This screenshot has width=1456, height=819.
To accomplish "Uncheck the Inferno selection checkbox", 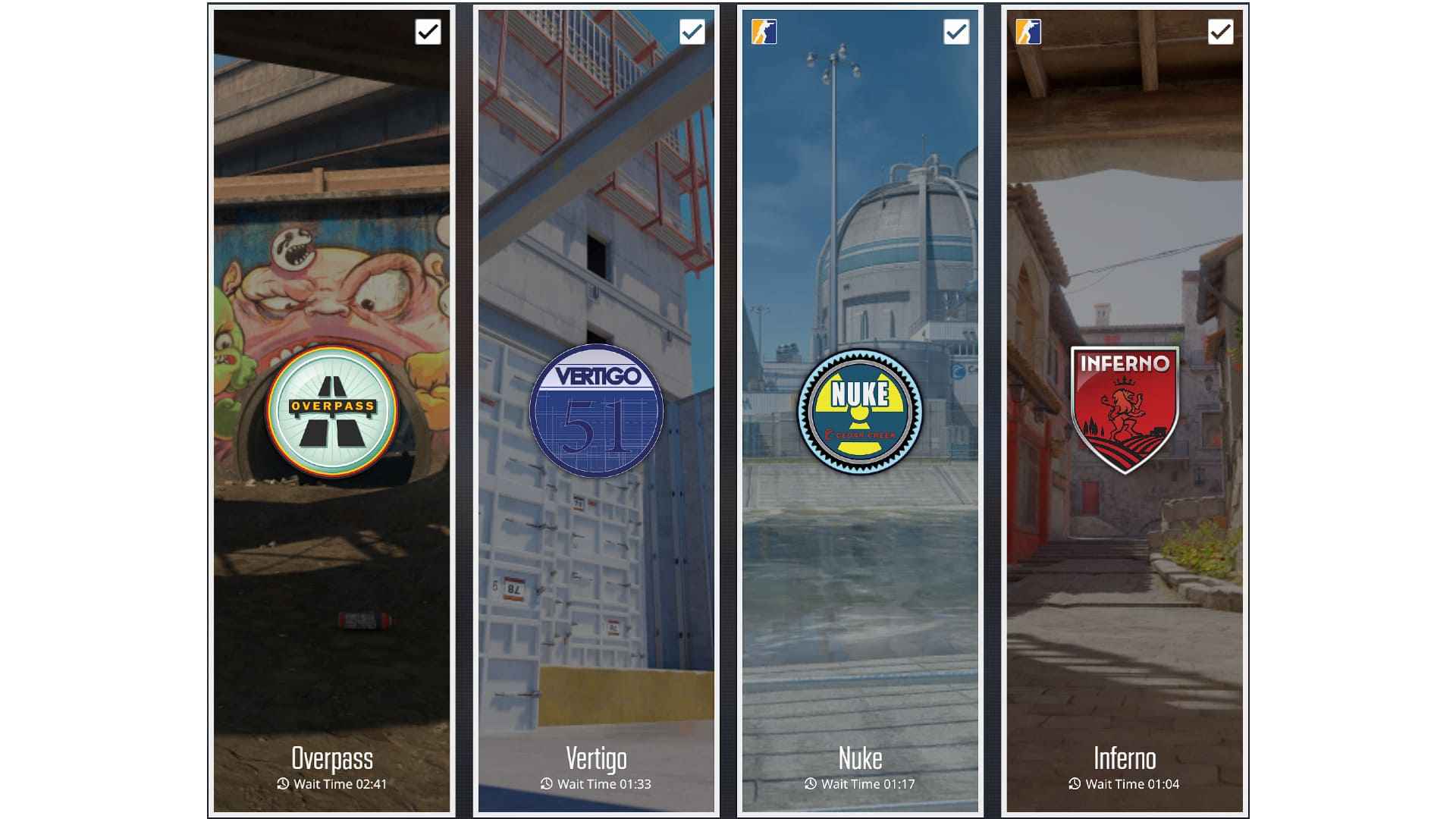I will pos(1219,32).
